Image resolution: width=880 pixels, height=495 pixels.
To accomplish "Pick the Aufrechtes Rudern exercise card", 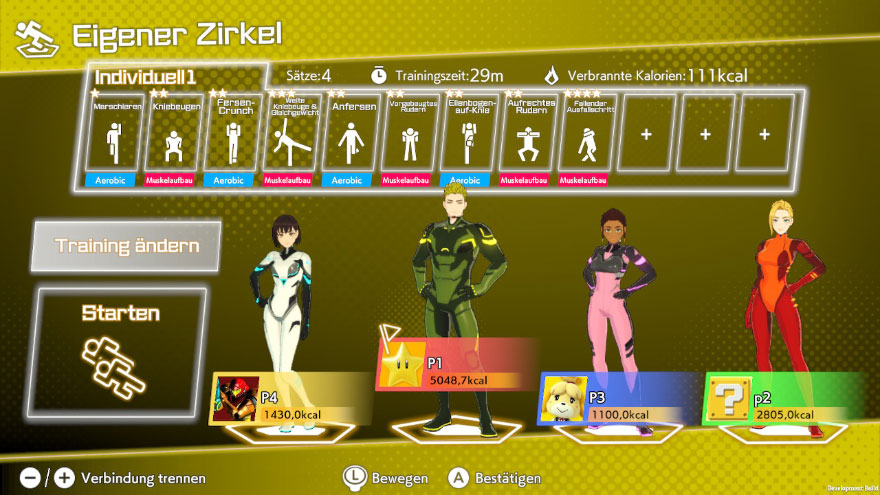I will (527, 134).
